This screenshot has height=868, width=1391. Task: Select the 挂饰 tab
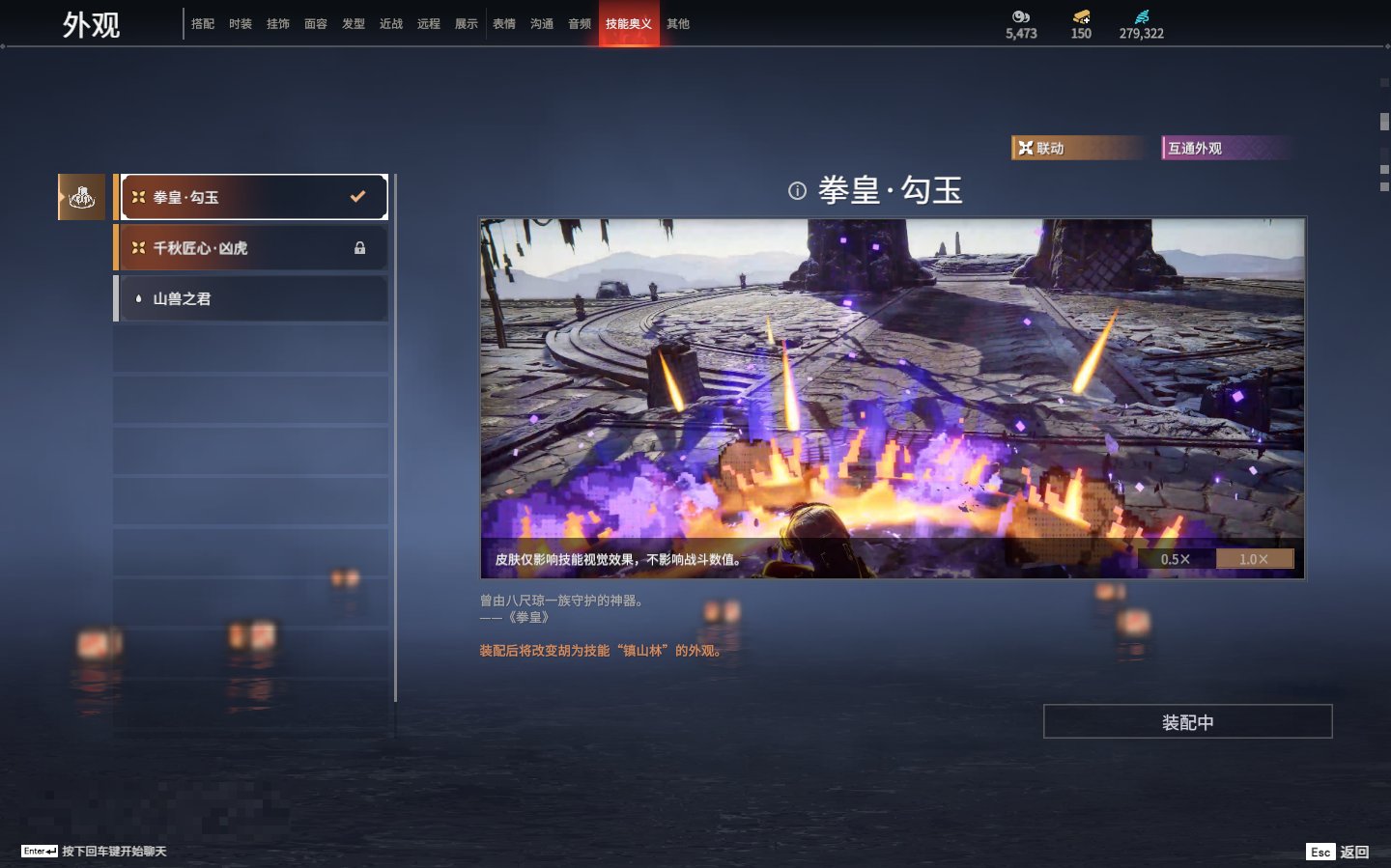pyautogui.click(x=278, y=24)
